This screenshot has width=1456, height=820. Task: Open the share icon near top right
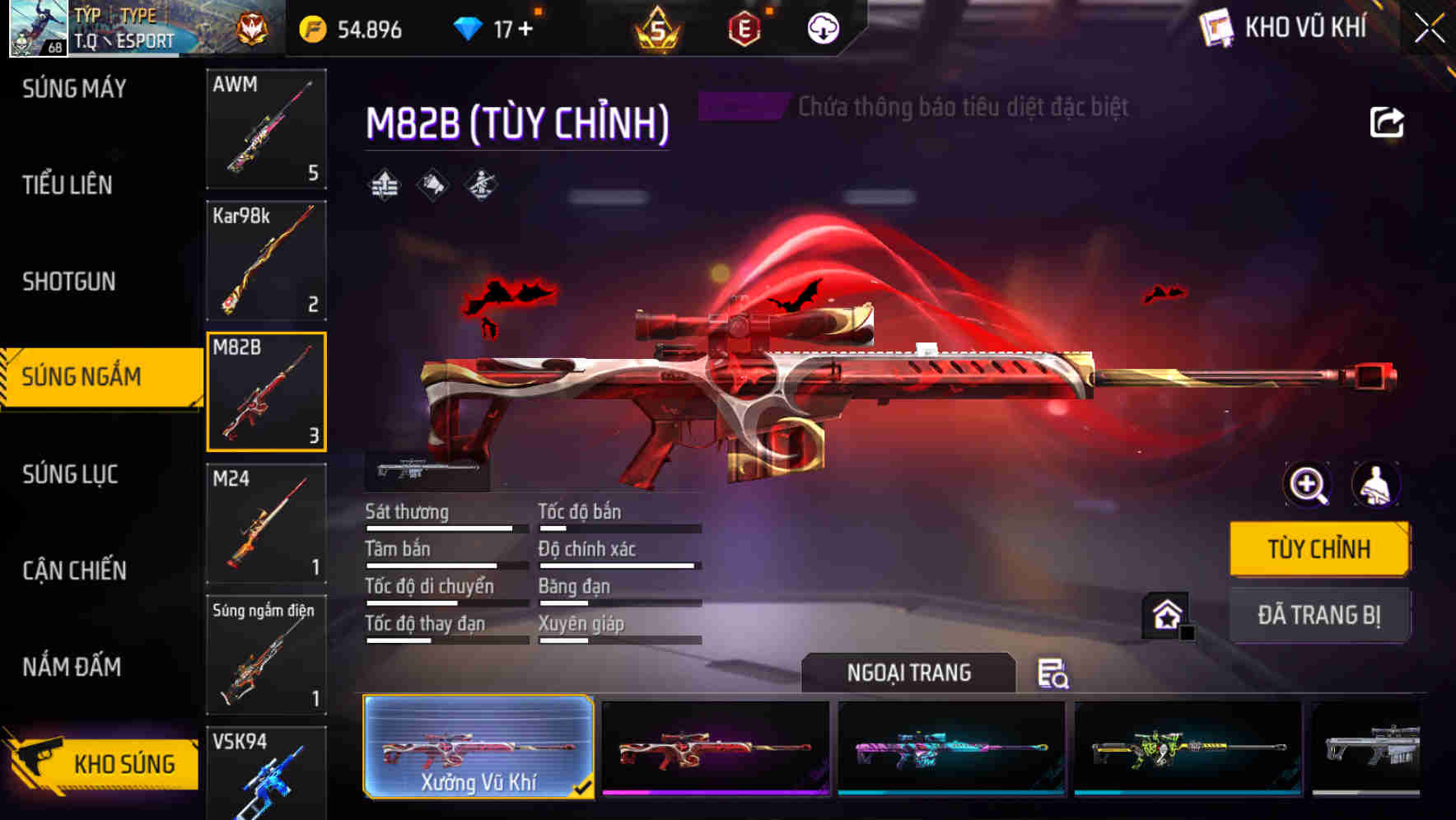pos(1388,122)
